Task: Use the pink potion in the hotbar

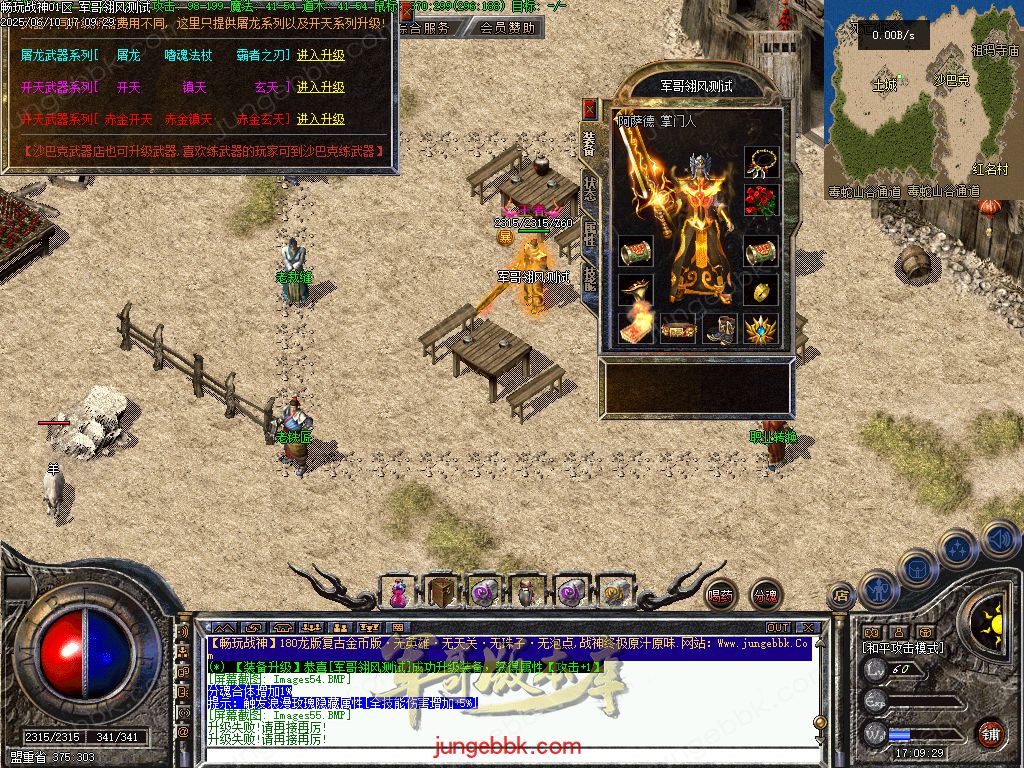Action: (399, 593)
